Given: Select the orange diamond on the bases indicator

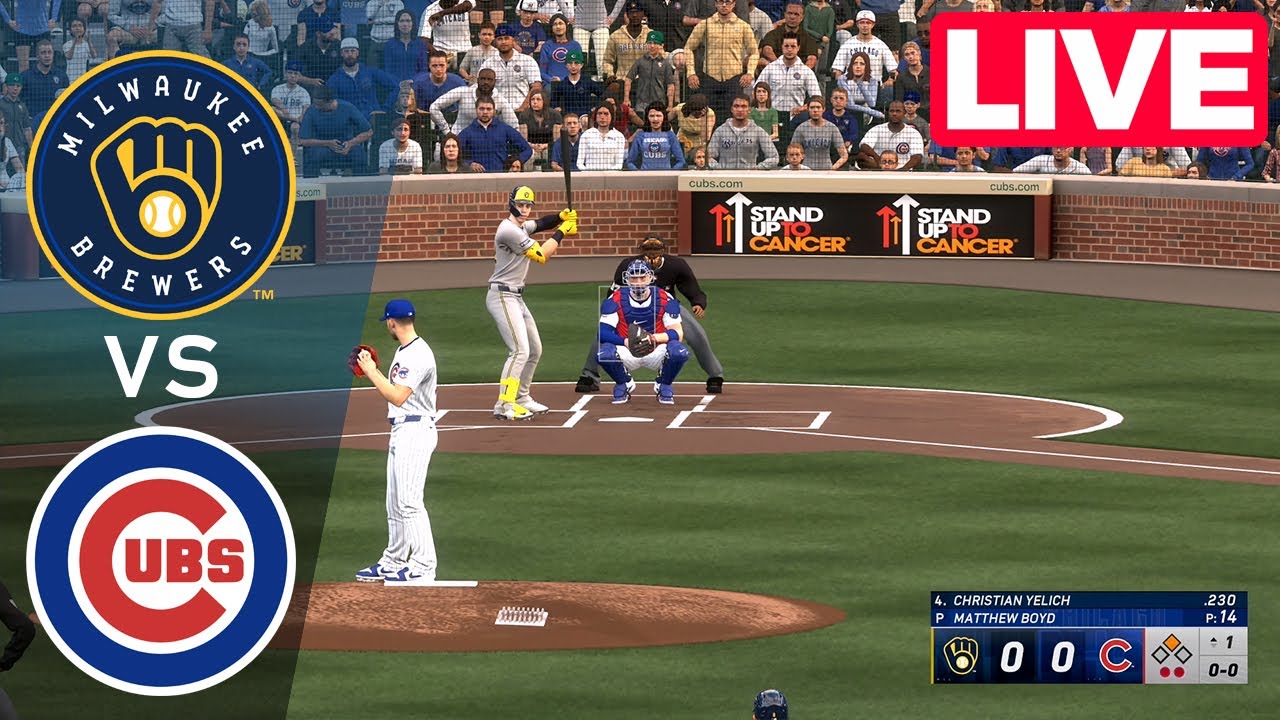Looking at the screenshot, I should click(1171, 643).
